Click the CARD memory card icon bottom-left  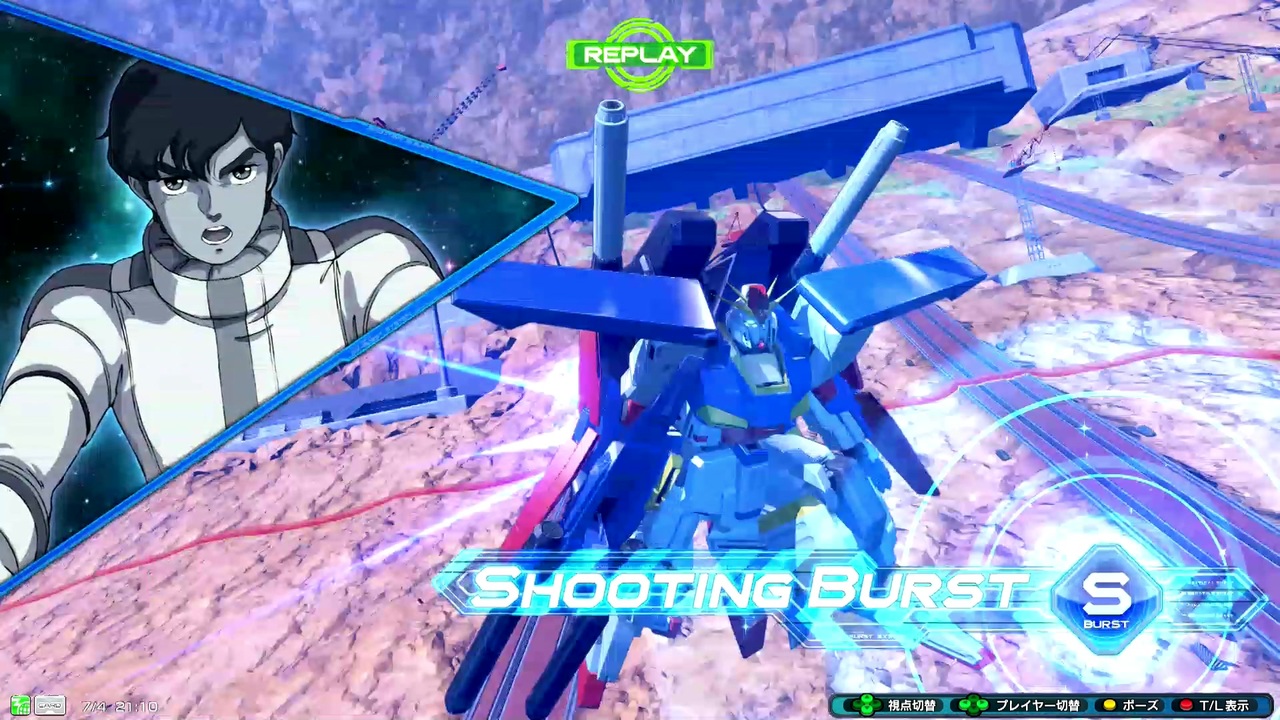click(x=50, y=705)
